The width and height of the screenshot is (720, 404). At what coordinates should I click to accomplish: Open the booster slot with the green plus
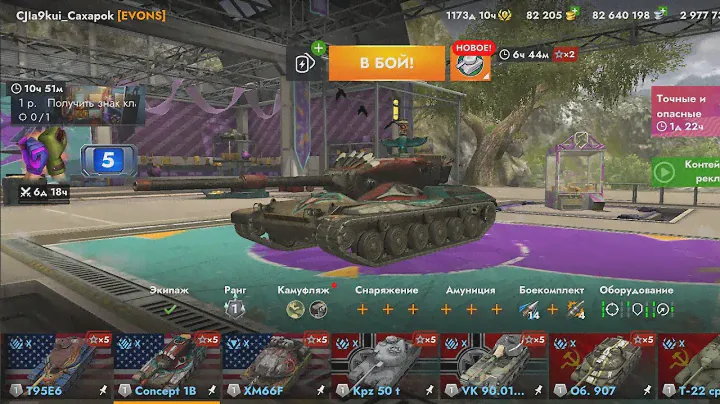[307, 63]
